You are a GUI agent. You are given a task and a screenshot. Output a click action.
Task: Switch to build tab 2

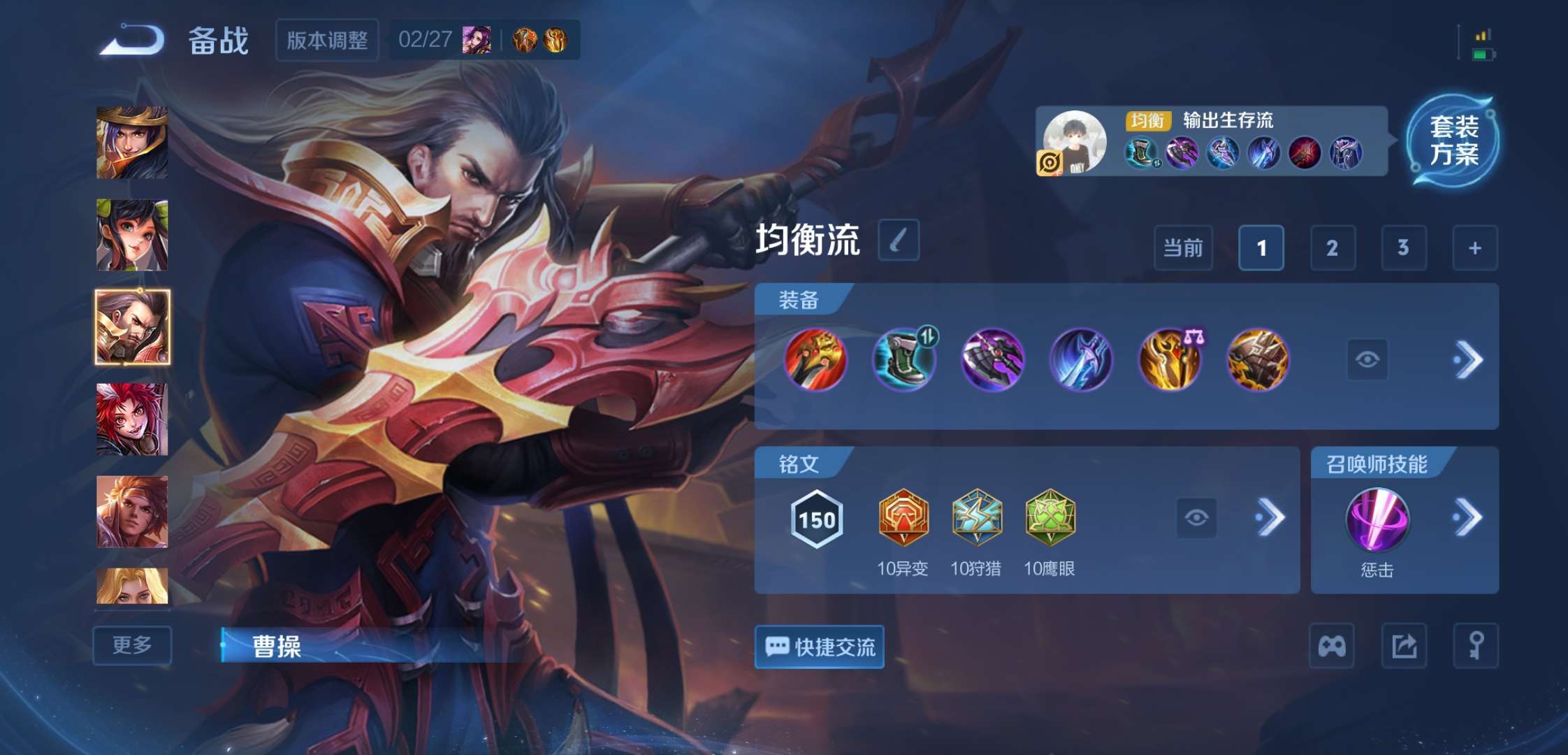pos(1333,248)
